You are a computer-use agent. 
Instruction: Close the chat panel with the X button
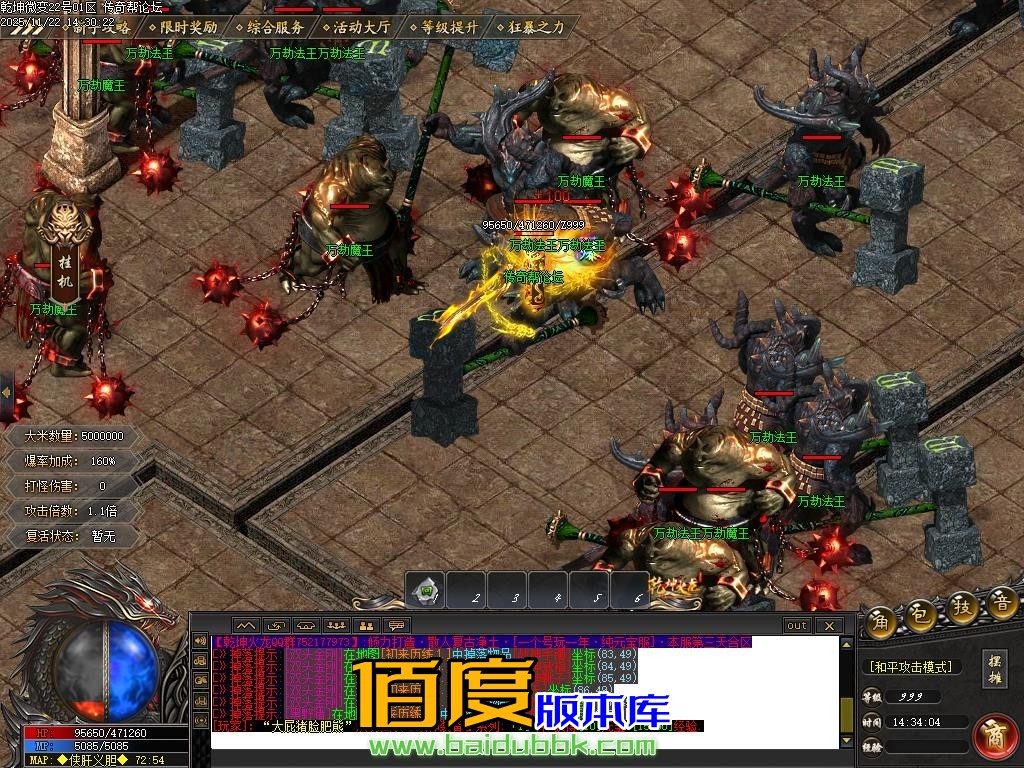pos(829,626)
